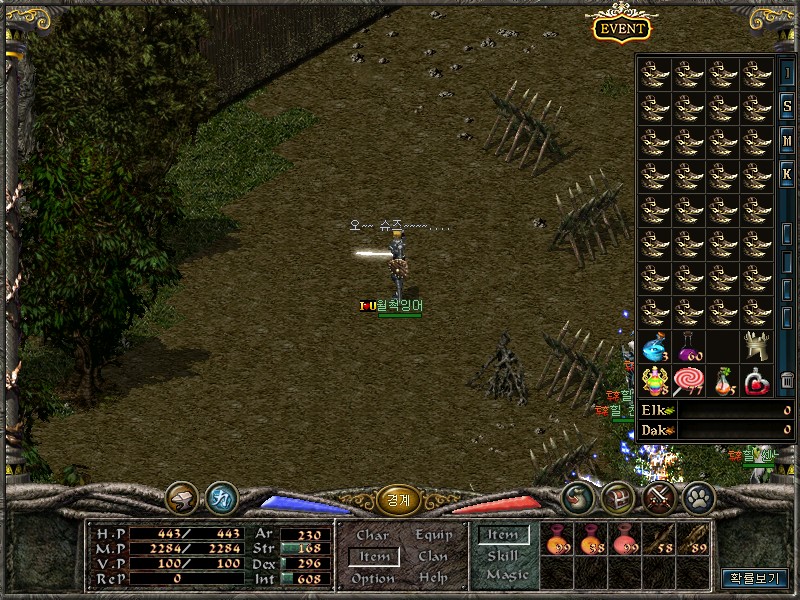800x600 pixels.
Task: Use the swirl lollipop item
Action: pos(689,381)
